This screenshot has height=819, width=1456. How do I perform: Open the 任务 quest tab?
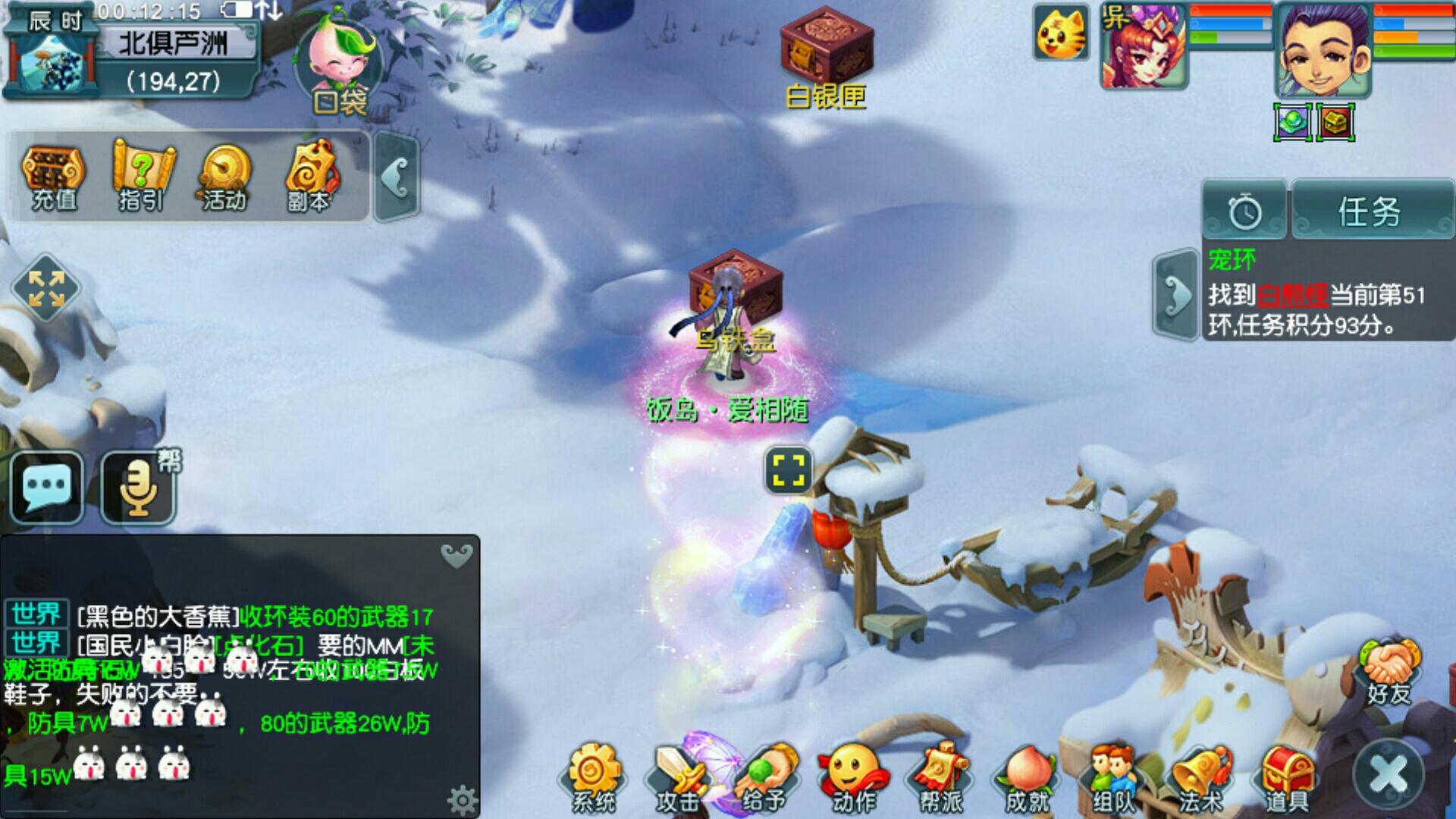[x=1370, y=212]
